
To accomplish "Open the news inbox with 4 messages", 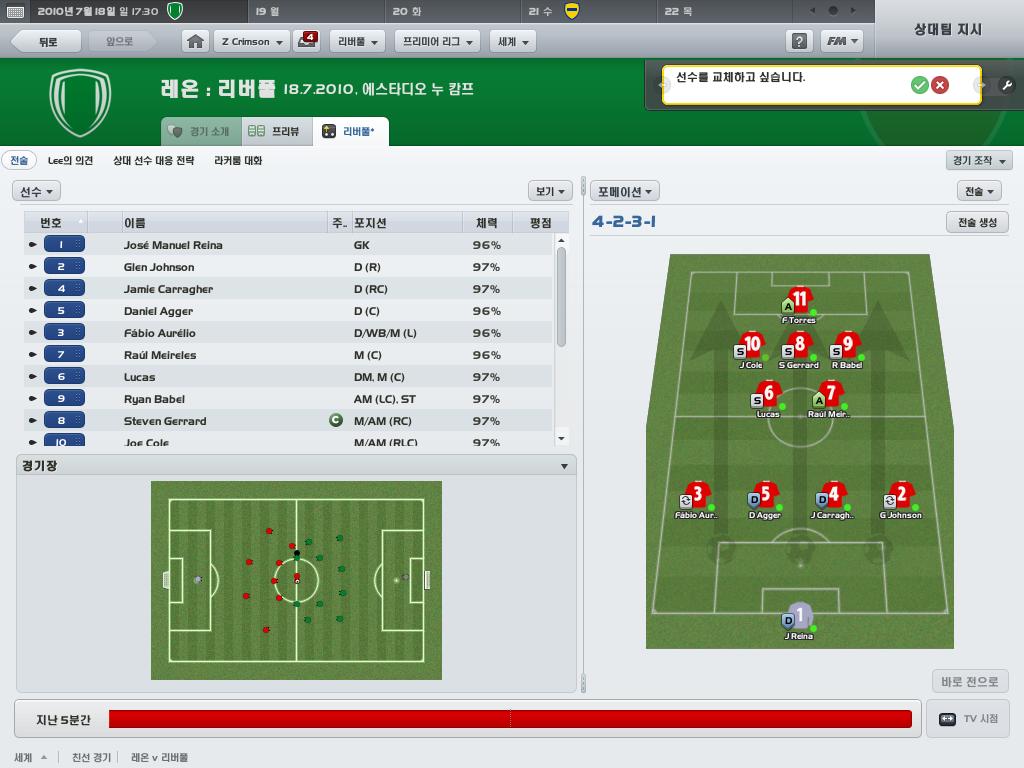I will [x=306, y=41].
